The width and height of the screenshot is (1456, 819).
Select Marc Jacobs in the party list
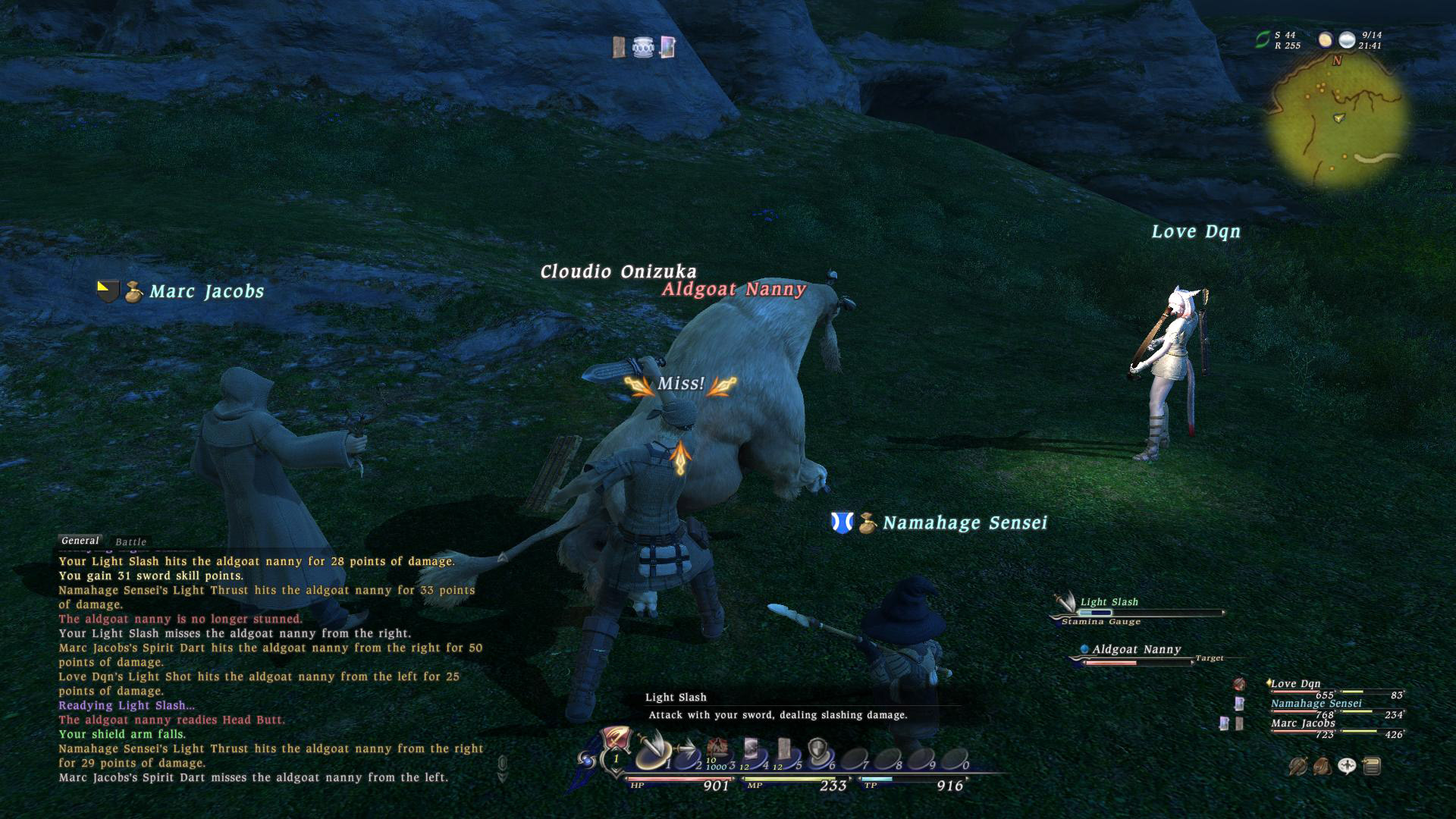pos(1303,723)
